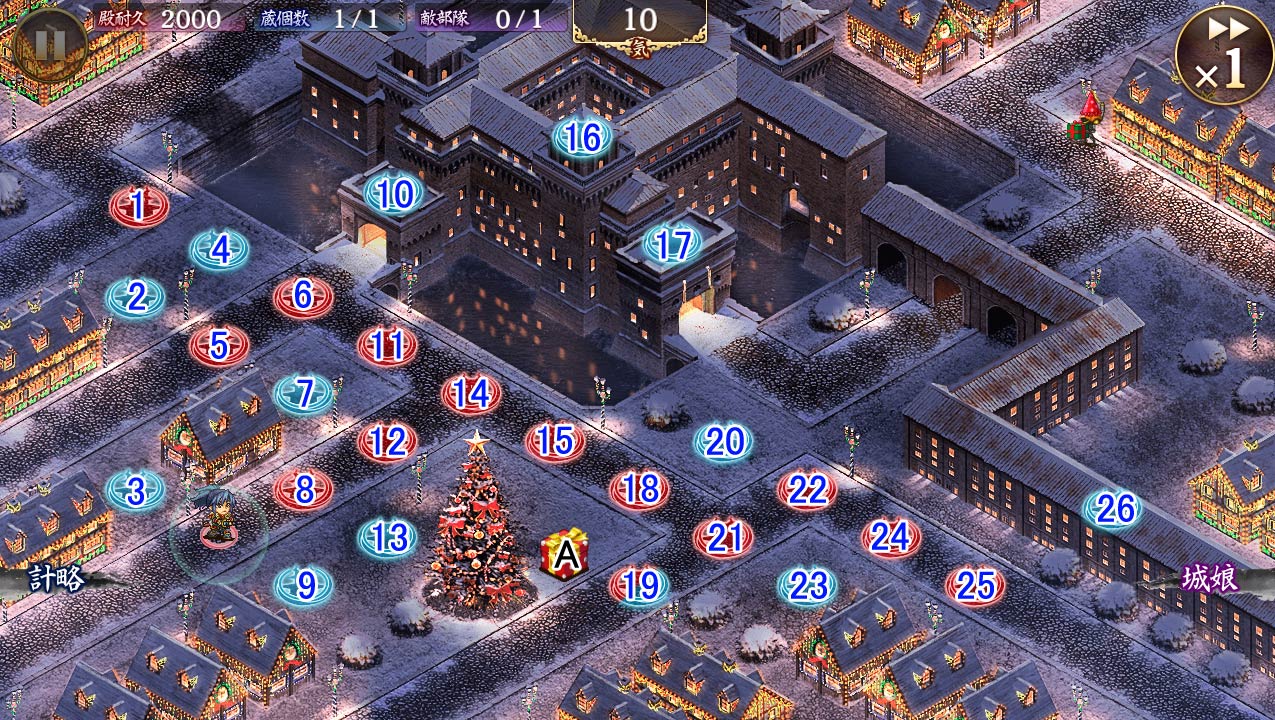Open the 計略 stratagem panel
The width and height of the screenshot is (1275, 720).
(x=55, y=578)
